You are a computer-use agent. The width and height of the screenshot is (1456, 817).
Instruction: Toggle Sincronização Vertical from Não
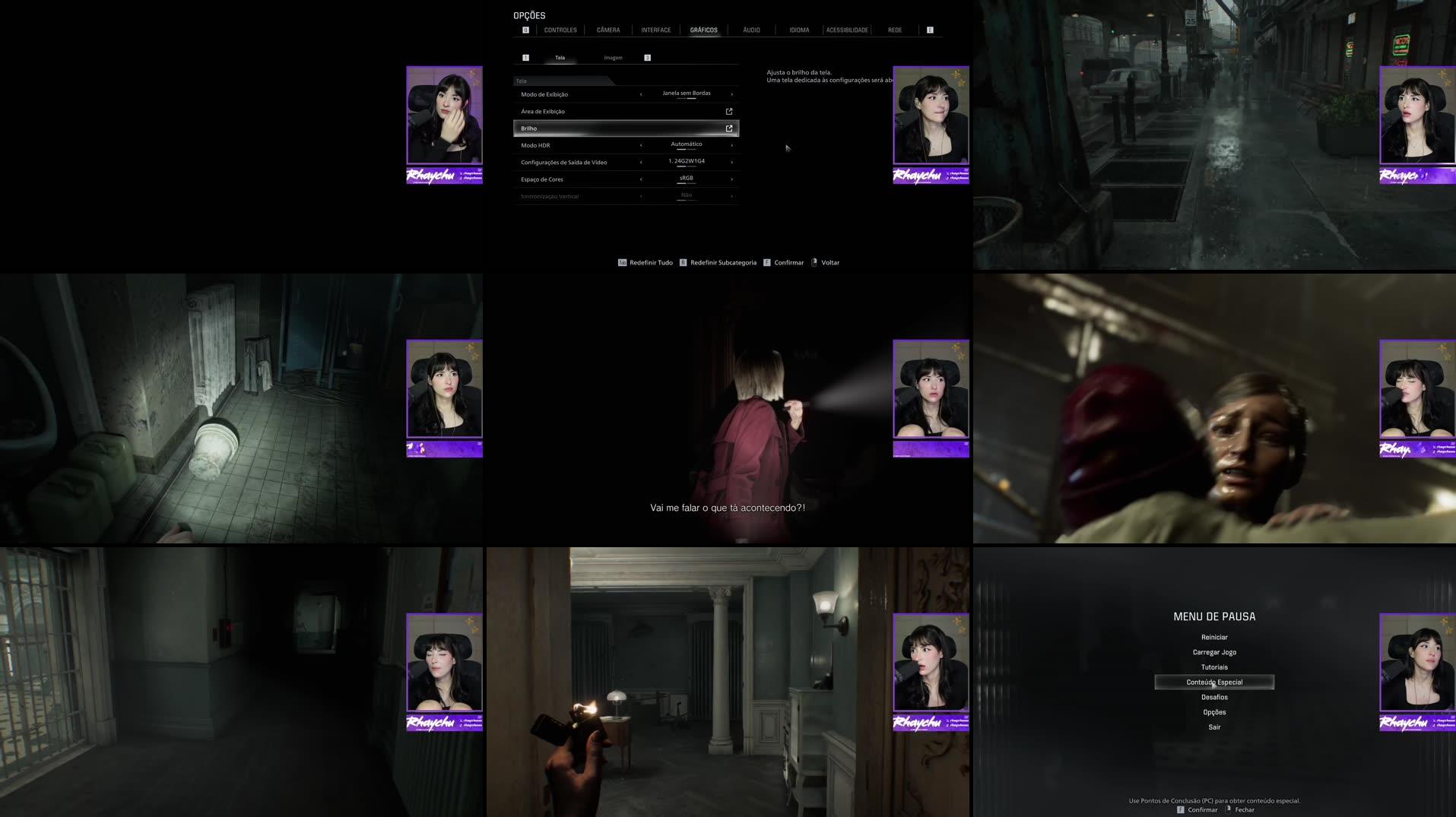(x=686, y=195)
